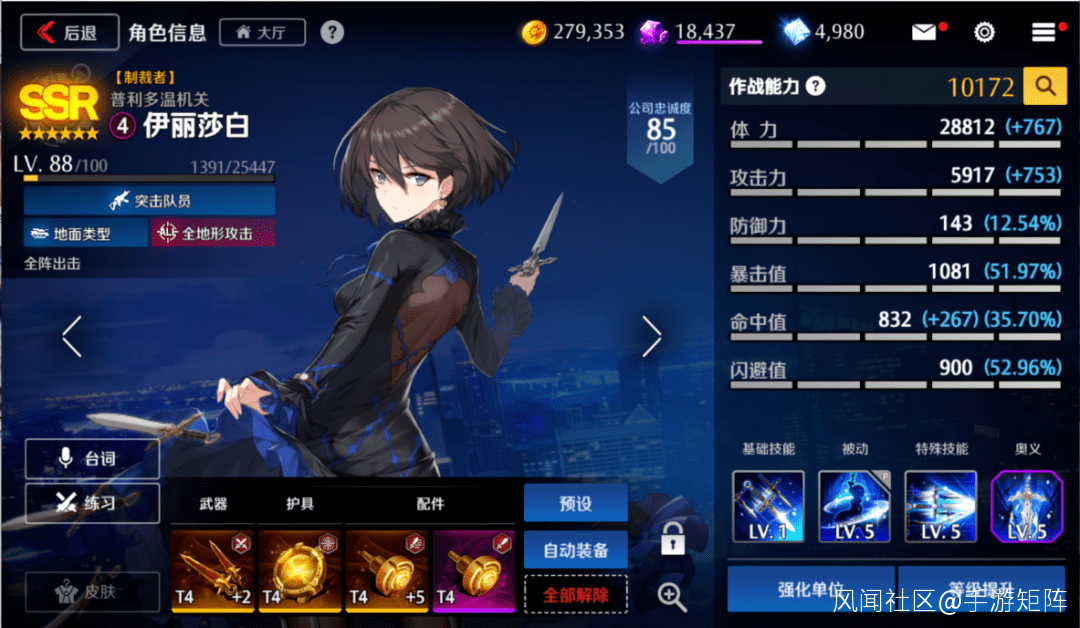Open equipment 预设 presets
The height and width of the screenshot is (628, 1080).
(x=575, y=503)
